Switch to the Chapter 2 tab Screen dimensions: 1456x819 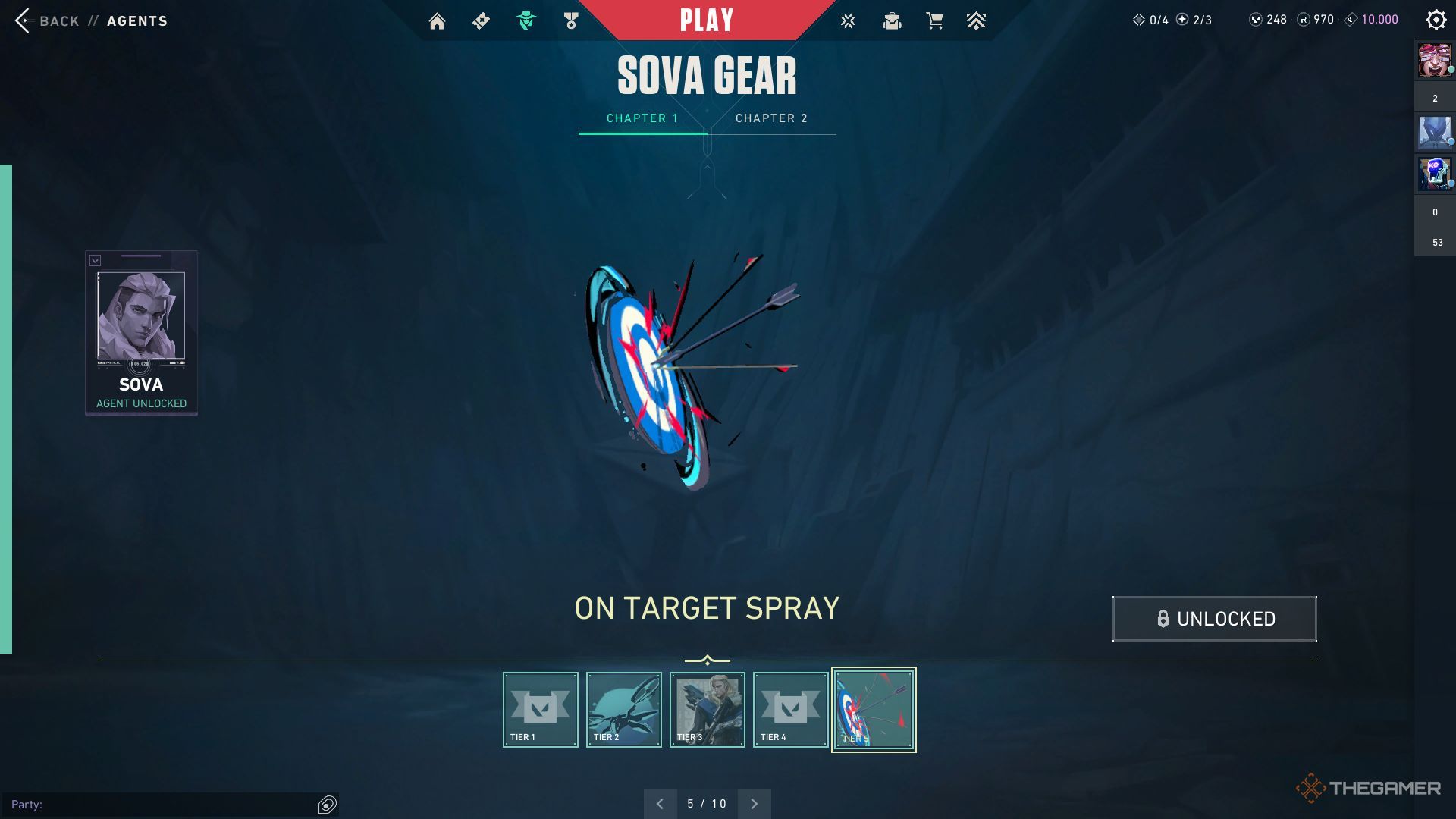(771, 118)
